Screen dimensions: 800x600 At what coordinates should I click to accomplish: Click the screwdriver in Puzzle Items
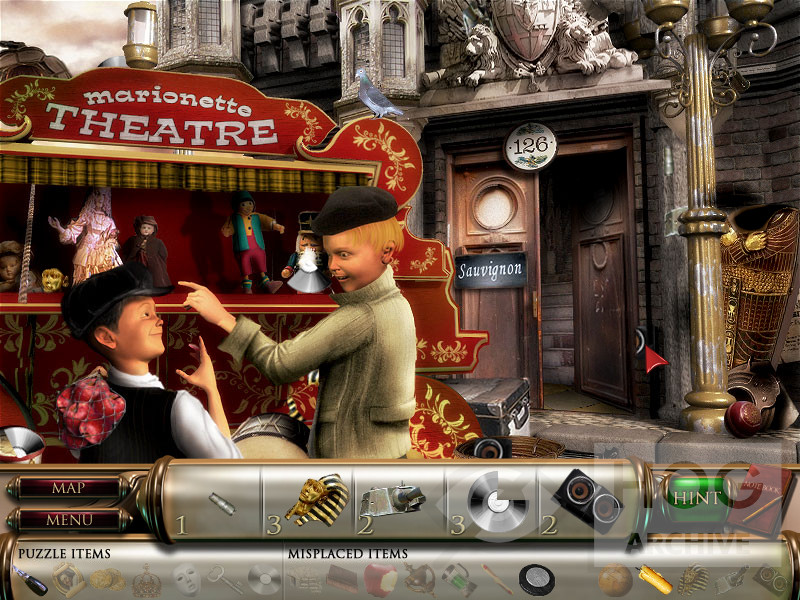pyautogui.click(x=30, y=578)
